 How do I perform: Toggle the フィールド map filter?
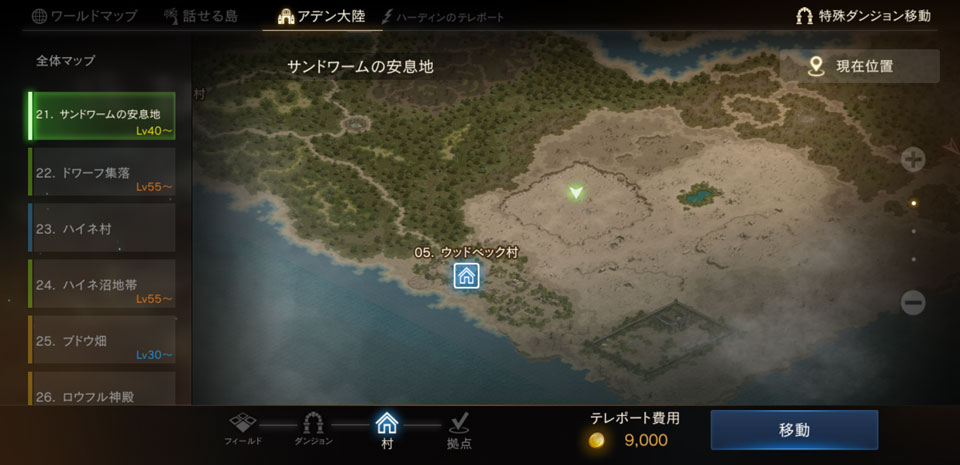[245, 429]
